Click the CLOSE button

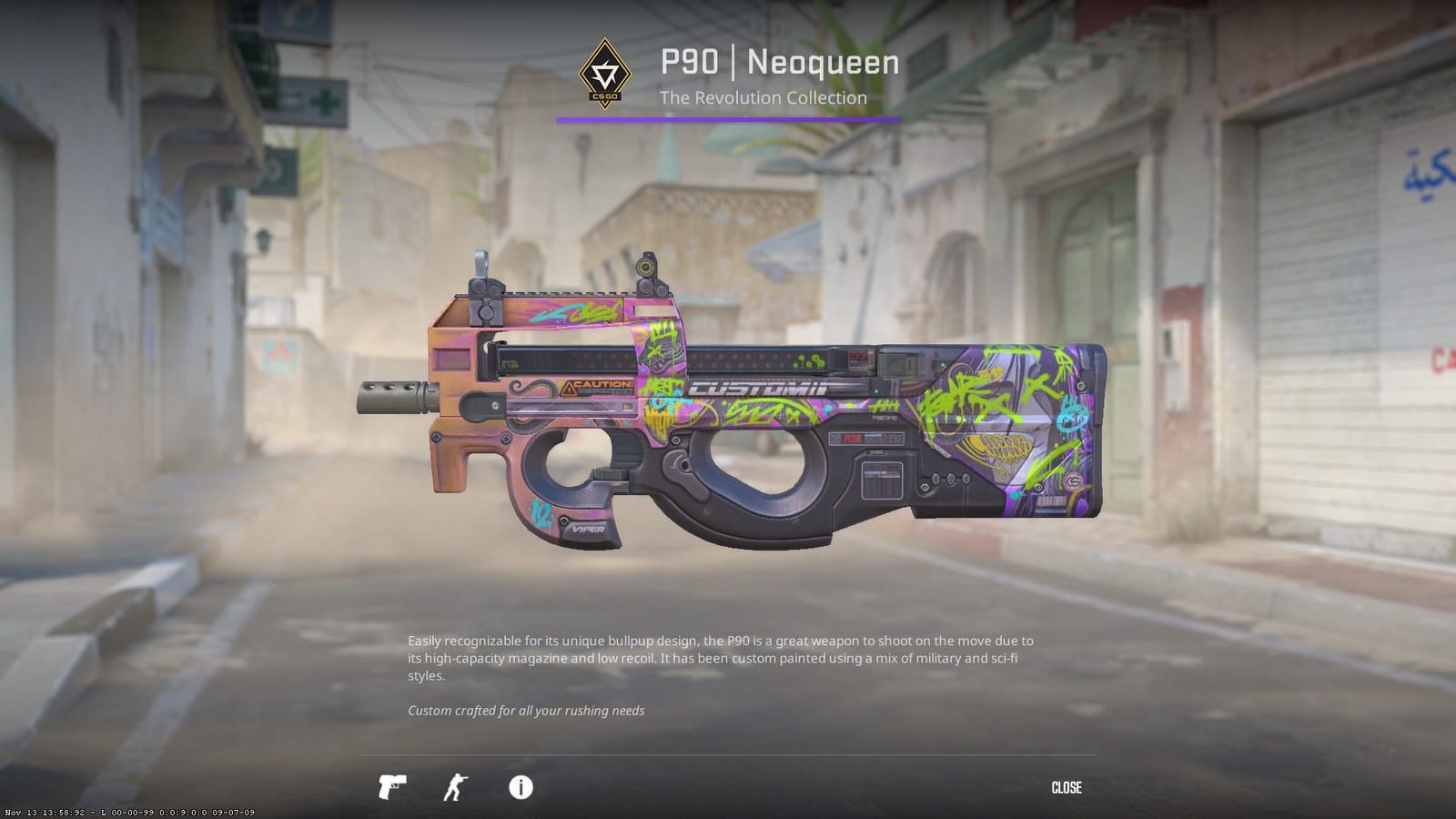pyautogui.click(x=1068, y=788)
